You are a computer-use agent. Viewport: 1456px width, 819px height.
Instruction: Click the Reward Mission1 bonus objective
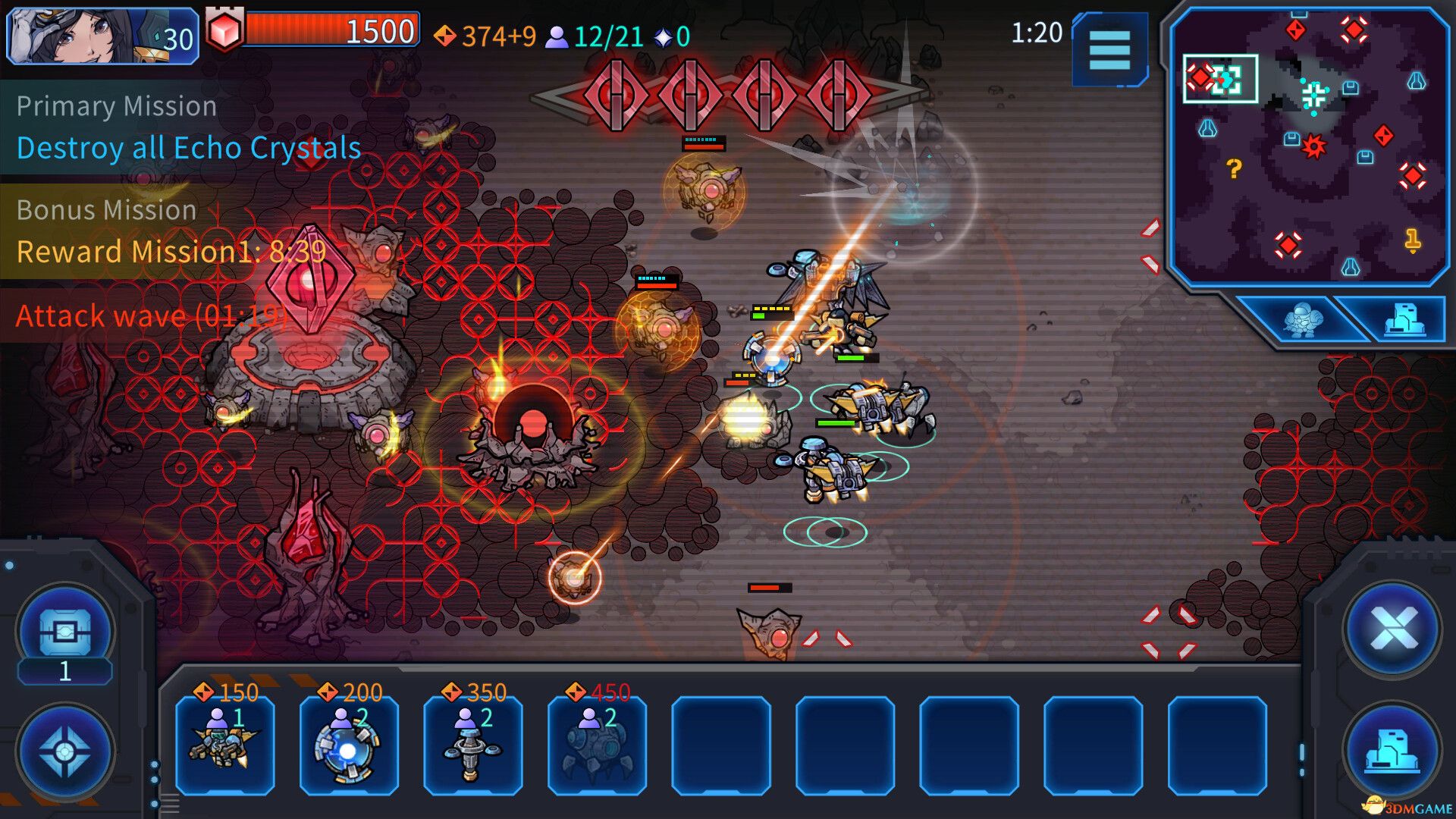171,252
